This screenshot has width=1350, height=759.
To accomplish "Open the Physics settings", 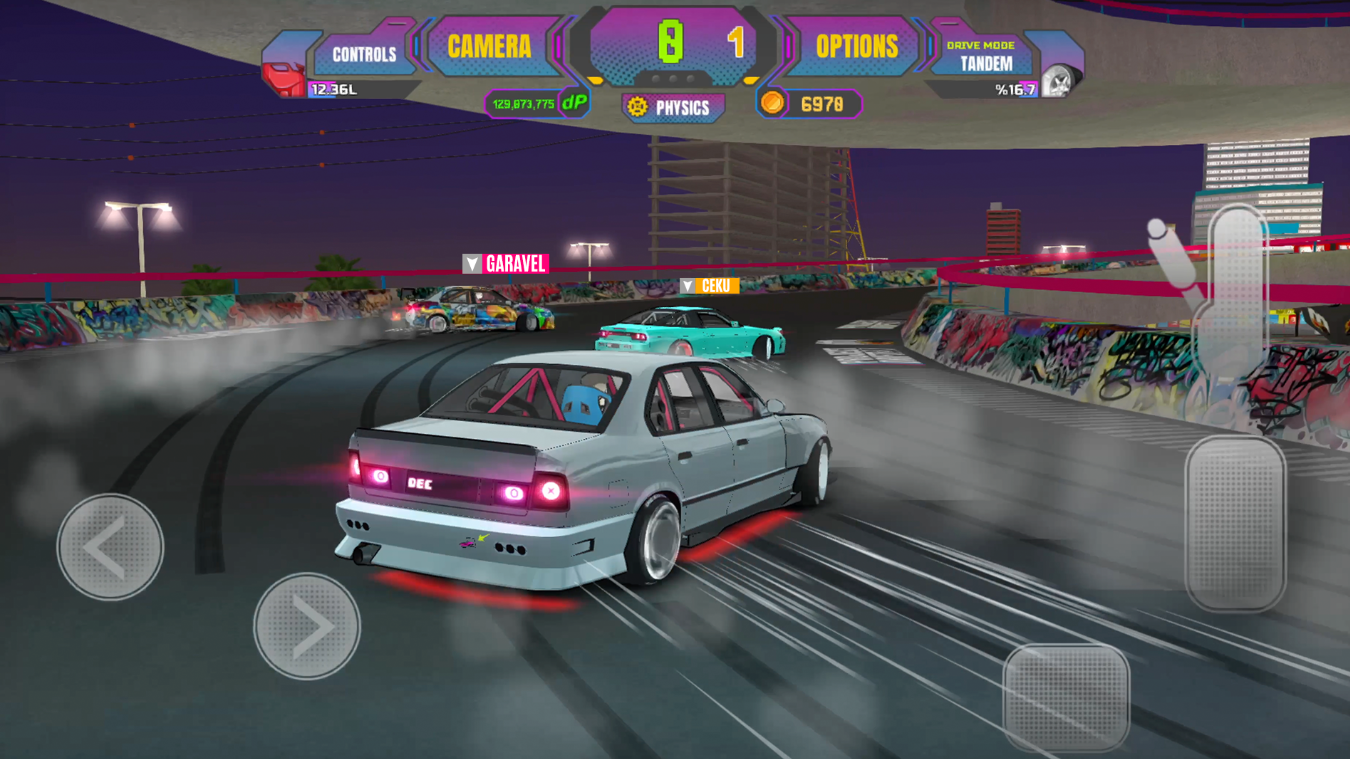I will coord(673,108).
